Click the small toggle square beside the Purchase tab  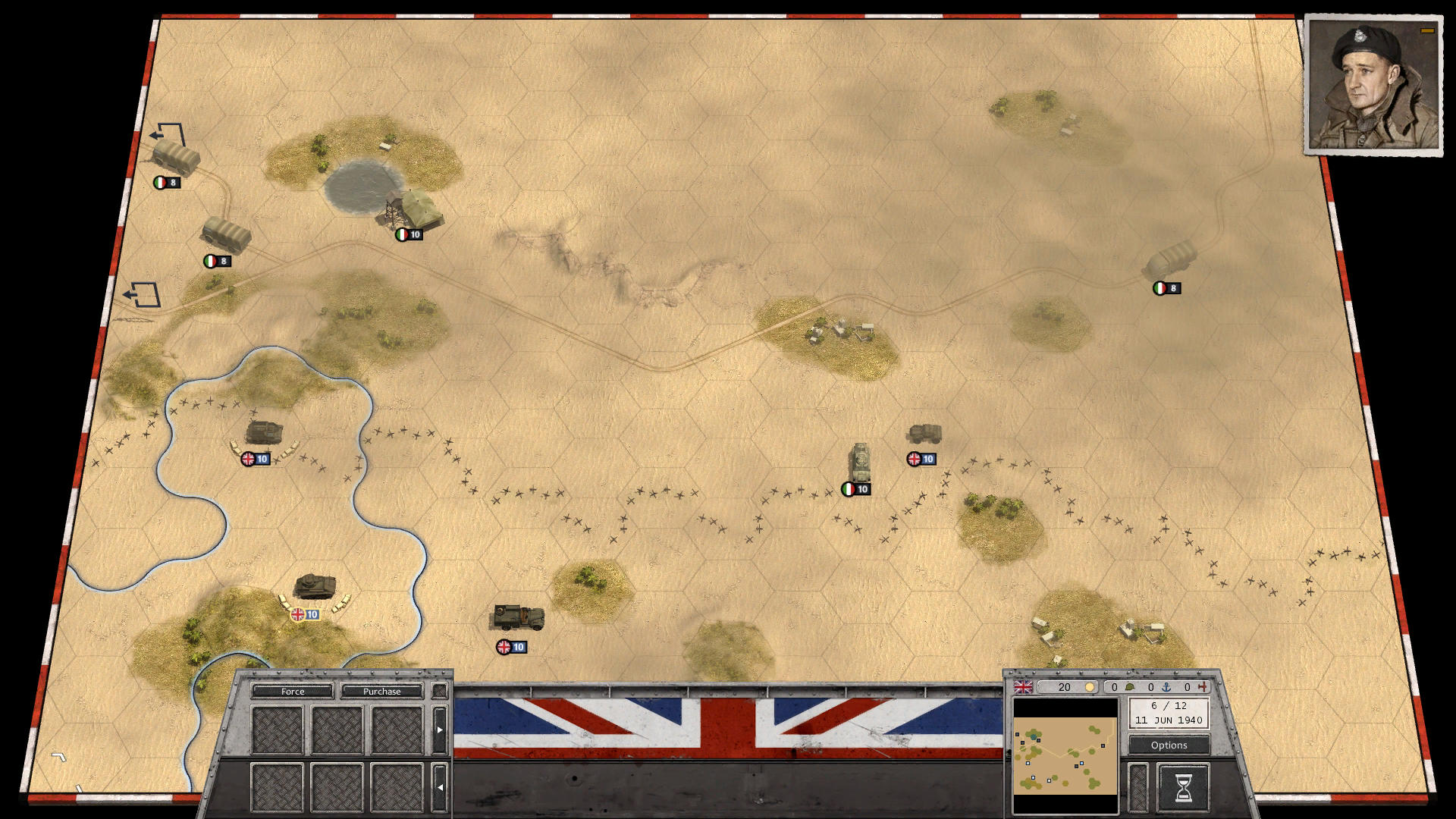pyautogui.click(x=439, y=691)
